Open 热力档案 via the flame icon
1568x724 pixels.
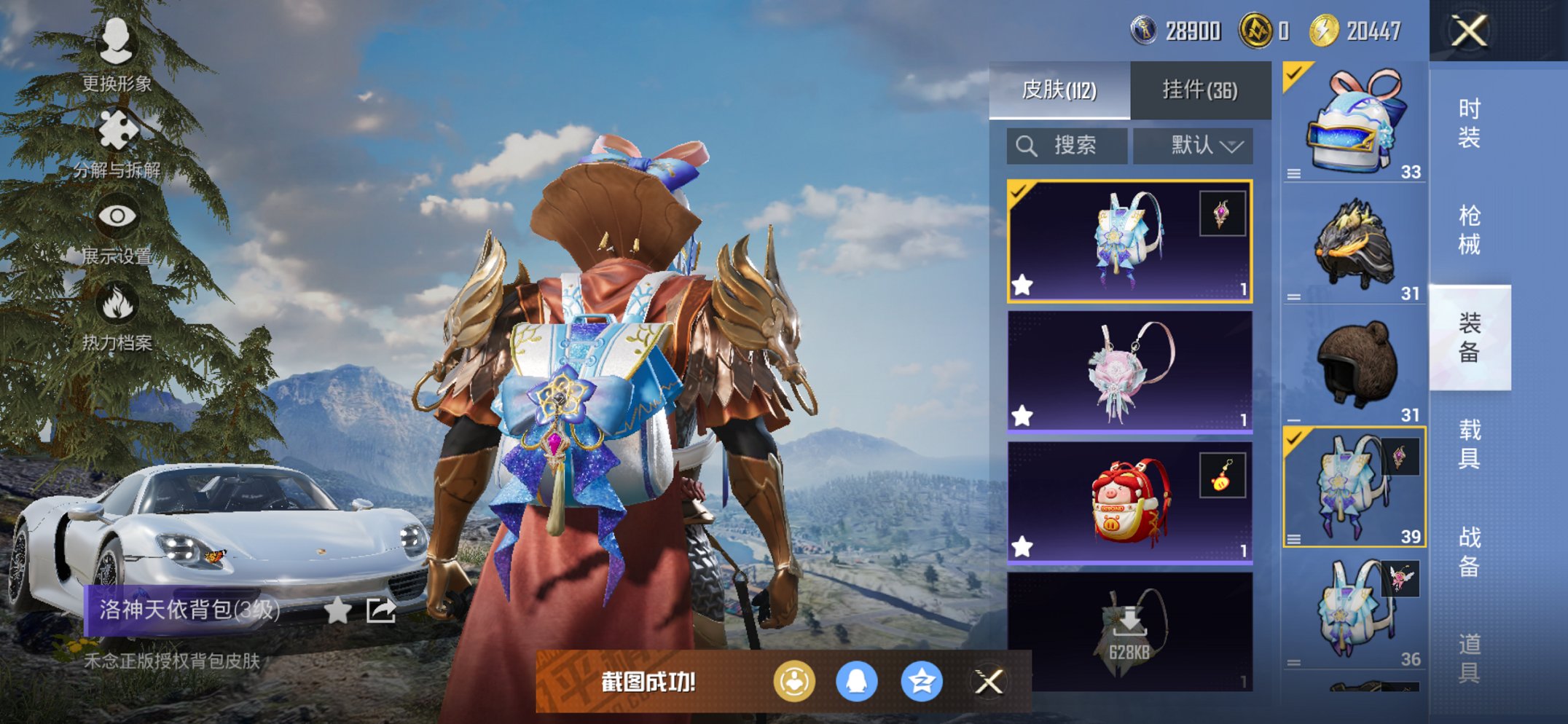117,300
